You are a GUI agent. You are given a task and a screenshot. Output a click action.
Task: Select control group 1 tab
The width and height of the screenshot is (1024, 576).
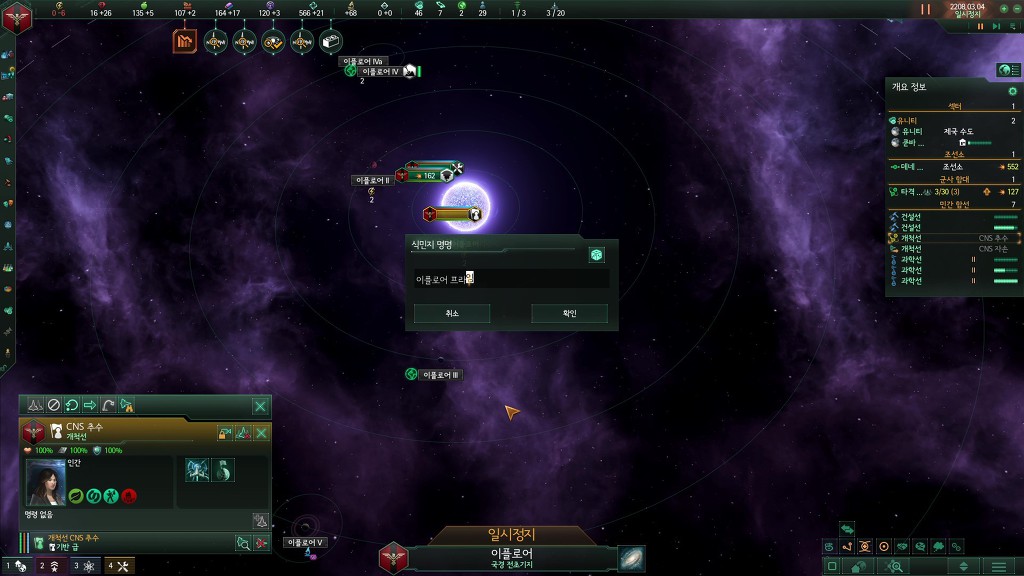coord(16,566)
